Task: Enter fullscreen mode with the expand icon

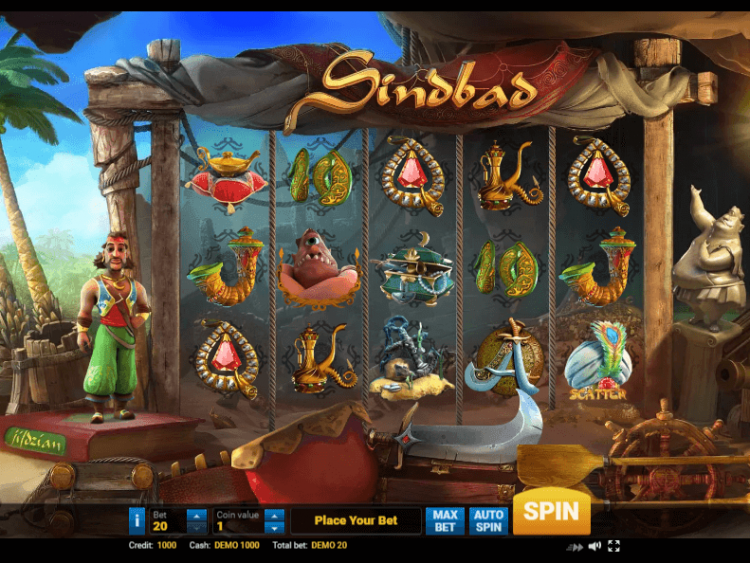Action: coord(614,546)
